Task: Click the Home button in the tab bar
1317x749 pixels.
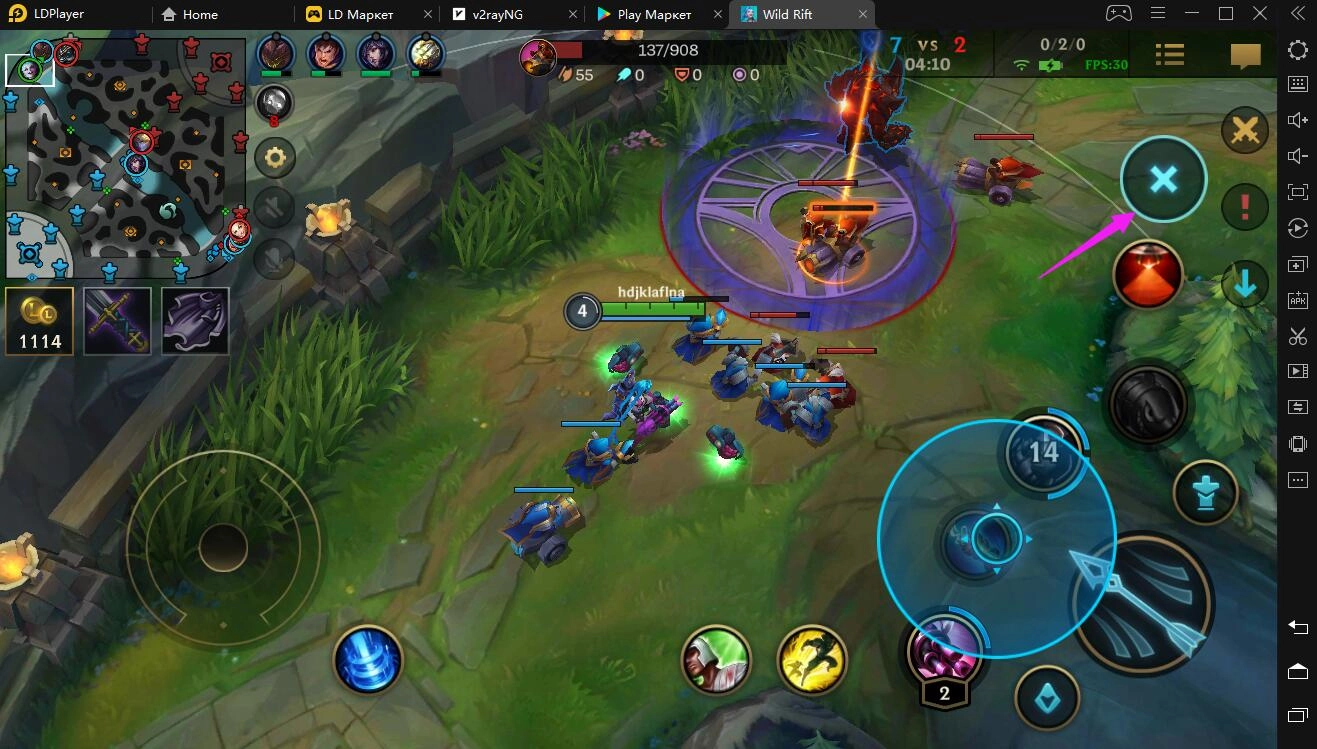Action: coord(190,14)
